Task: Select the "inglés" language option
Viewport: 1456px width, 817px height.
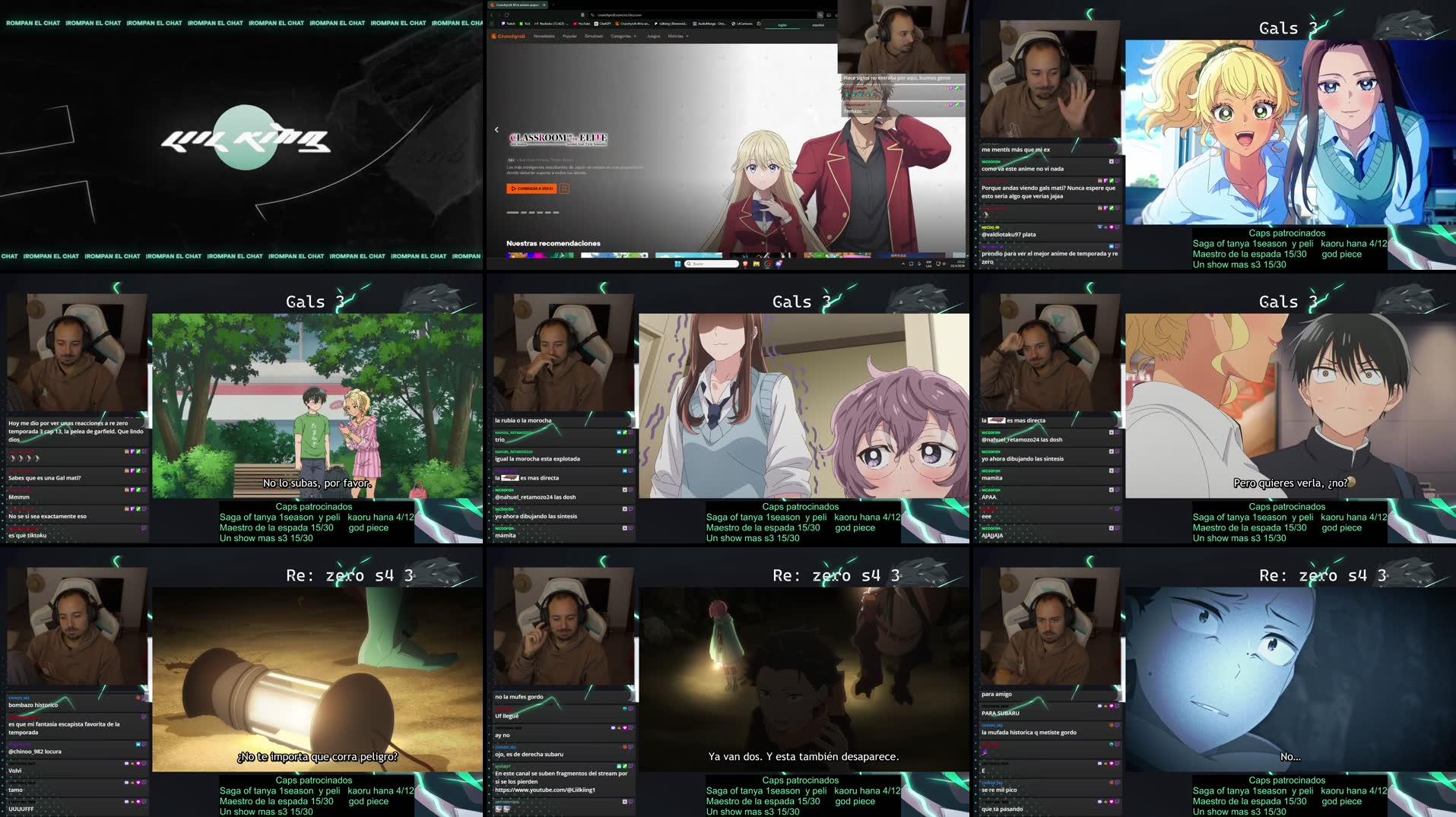Action: [782, 25]
